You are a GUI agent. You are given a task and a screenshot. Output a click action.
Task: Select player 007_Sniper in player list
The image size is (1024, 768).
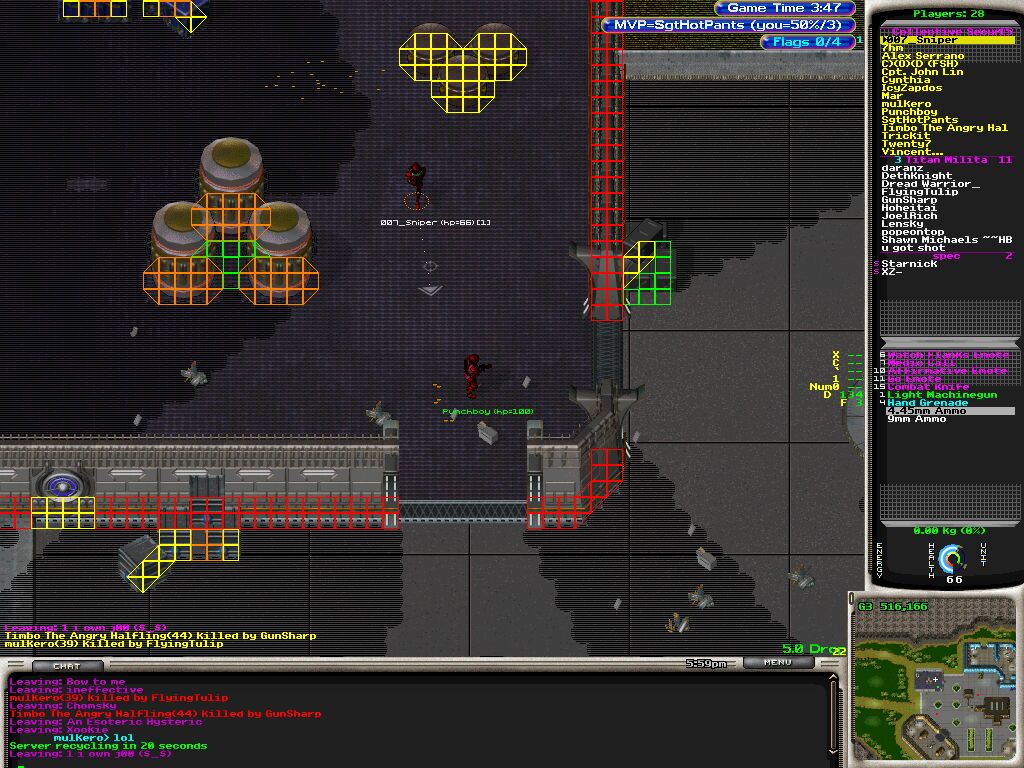pos(919,40)
